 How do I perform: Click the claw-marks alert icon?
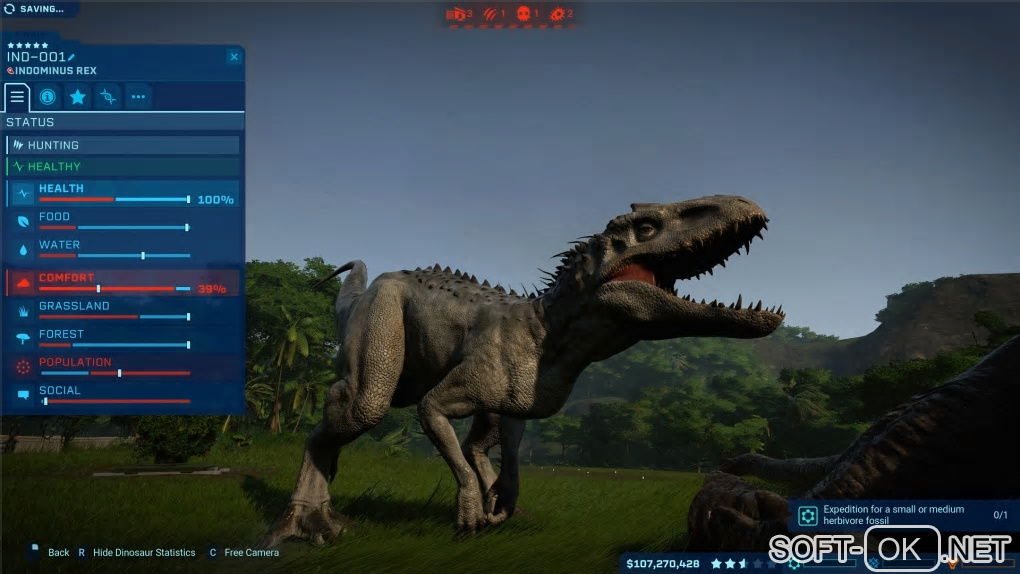pyautogui.click(x=492, y=14)
